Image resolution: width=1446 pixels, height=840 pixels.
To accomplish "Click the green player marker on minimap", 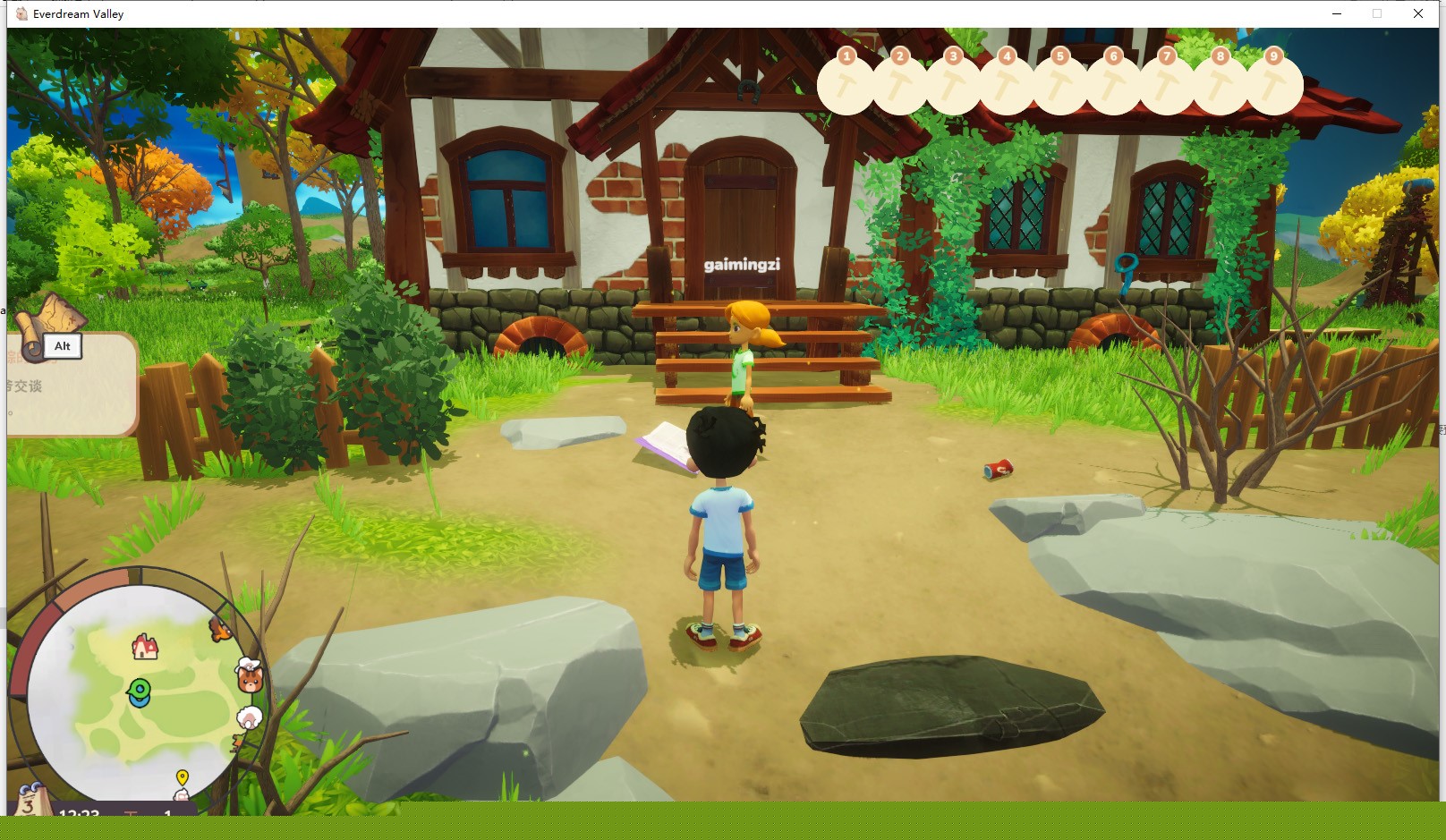I will pos(139,692).
